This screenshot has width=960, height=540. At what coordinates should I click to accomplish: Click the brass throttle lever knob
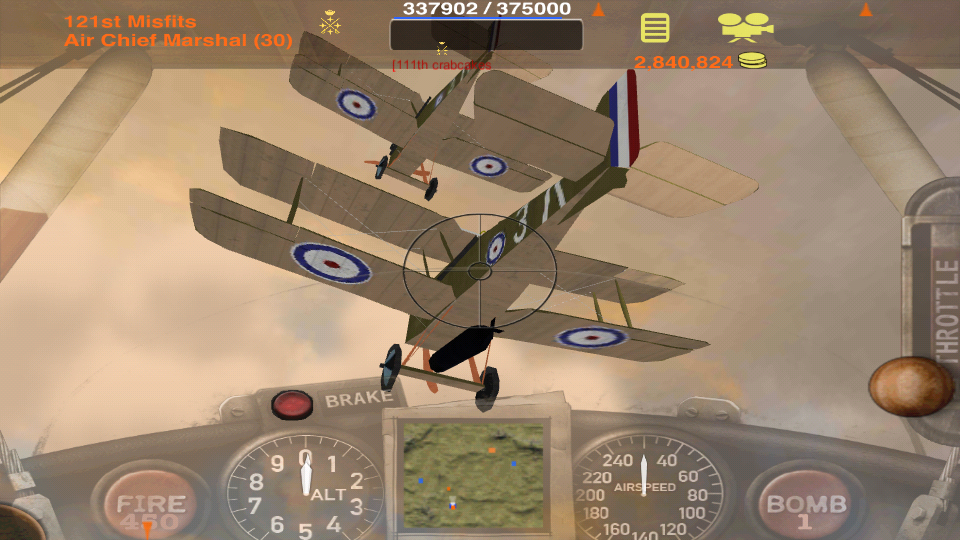tap(910, 386)
